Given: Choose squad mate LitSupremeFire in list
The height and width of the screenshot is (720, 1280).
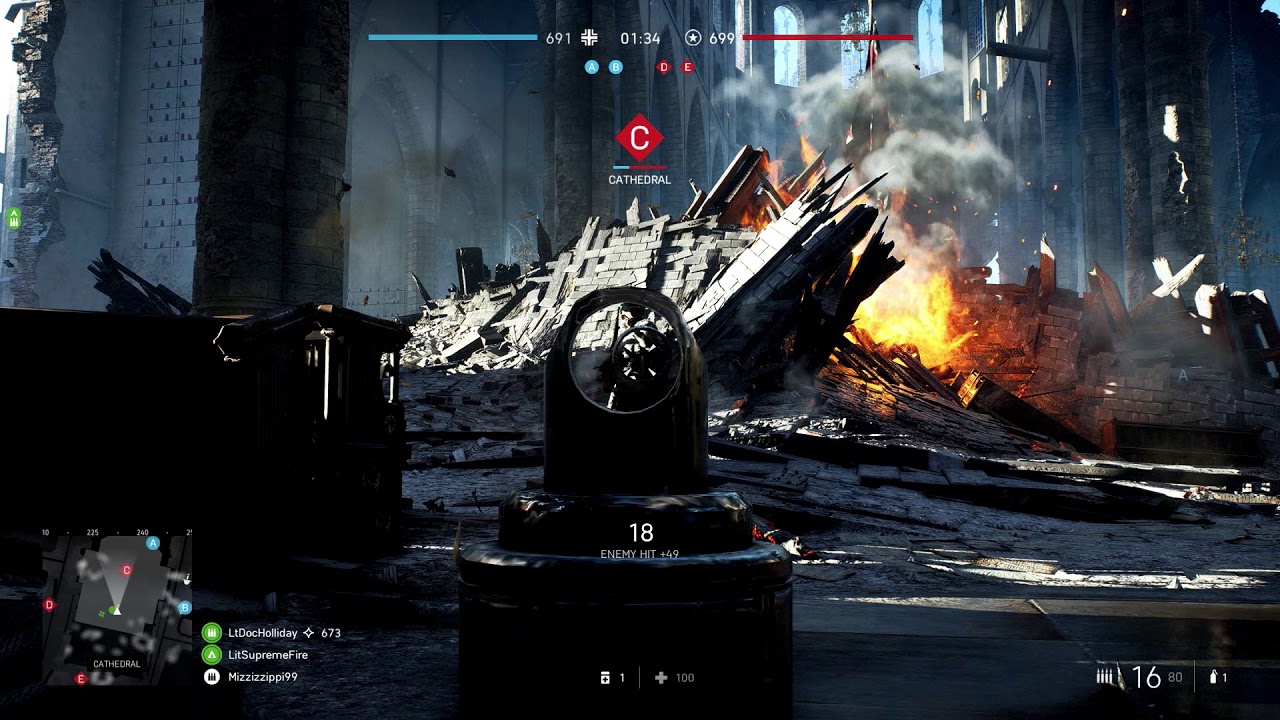Looking at the screenshot, I should point(267,655).
